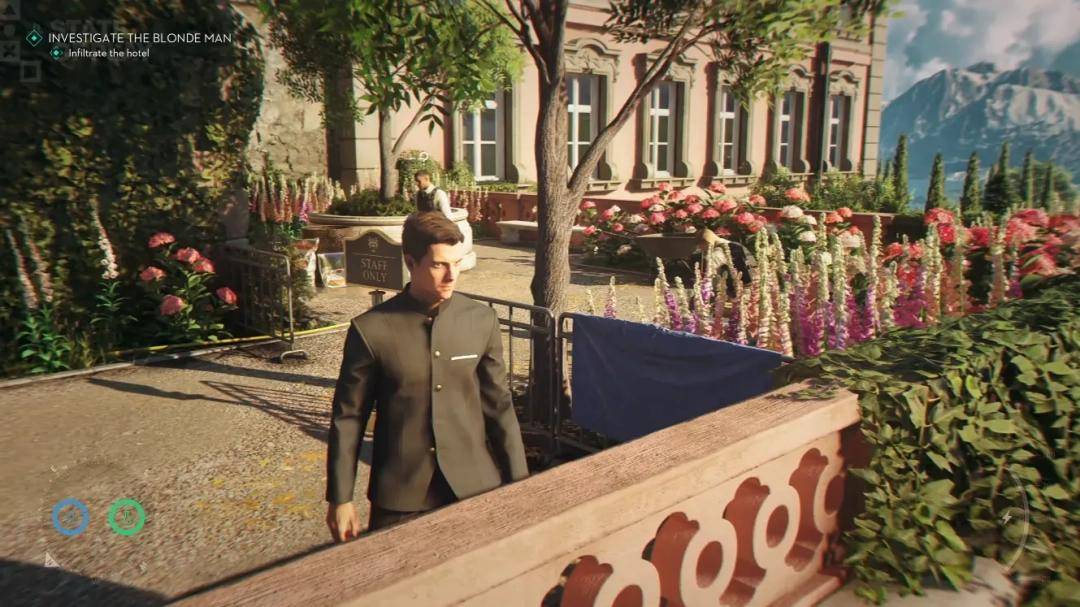Click the lightning bolt gauge icon
The height and width of the screenshot is (607, 1080).
(x=1006, y=517)
